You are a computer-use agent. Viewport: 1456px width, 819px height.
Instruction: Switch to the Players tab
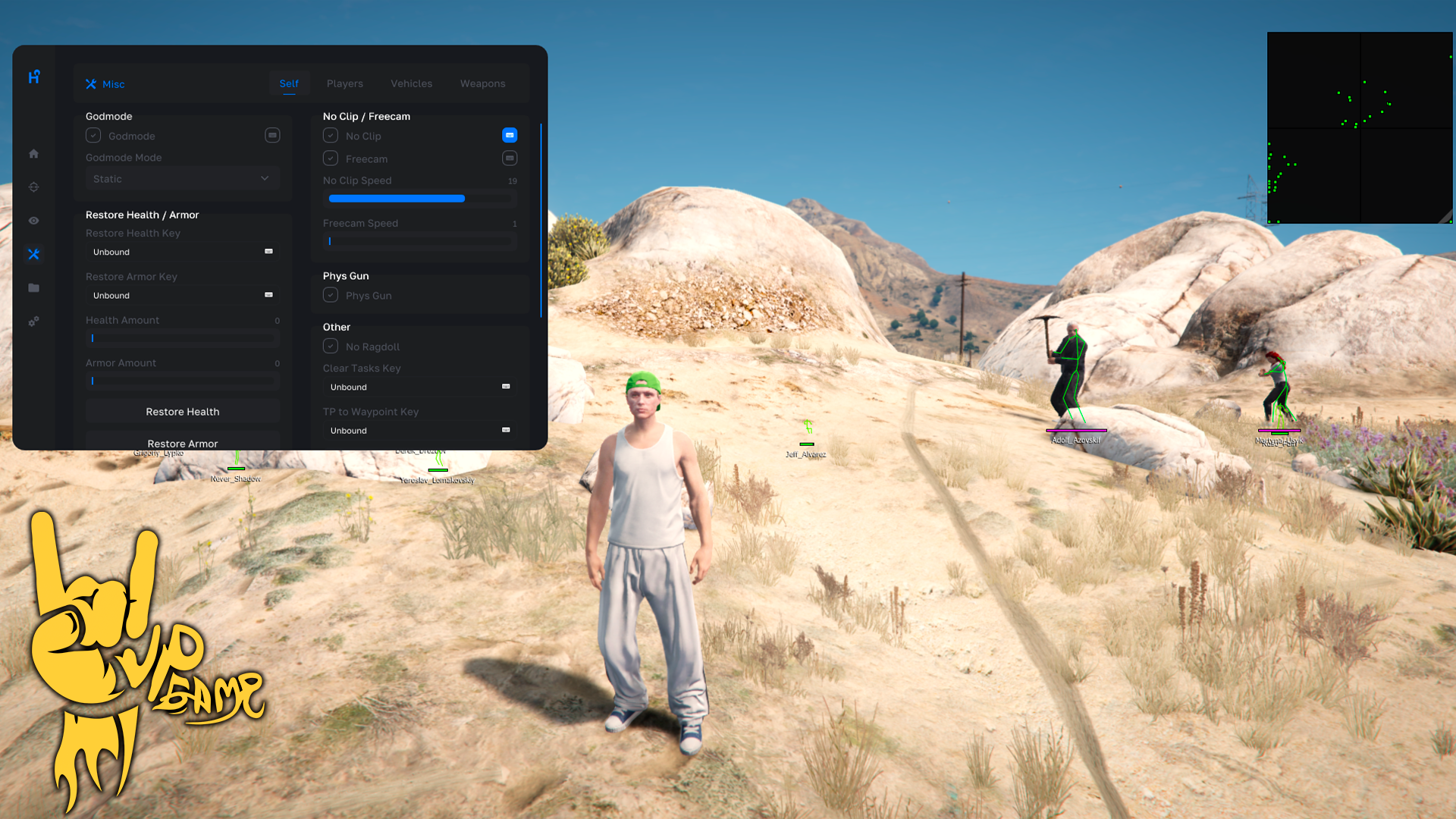pyautogui.click(x=344, y=83)
